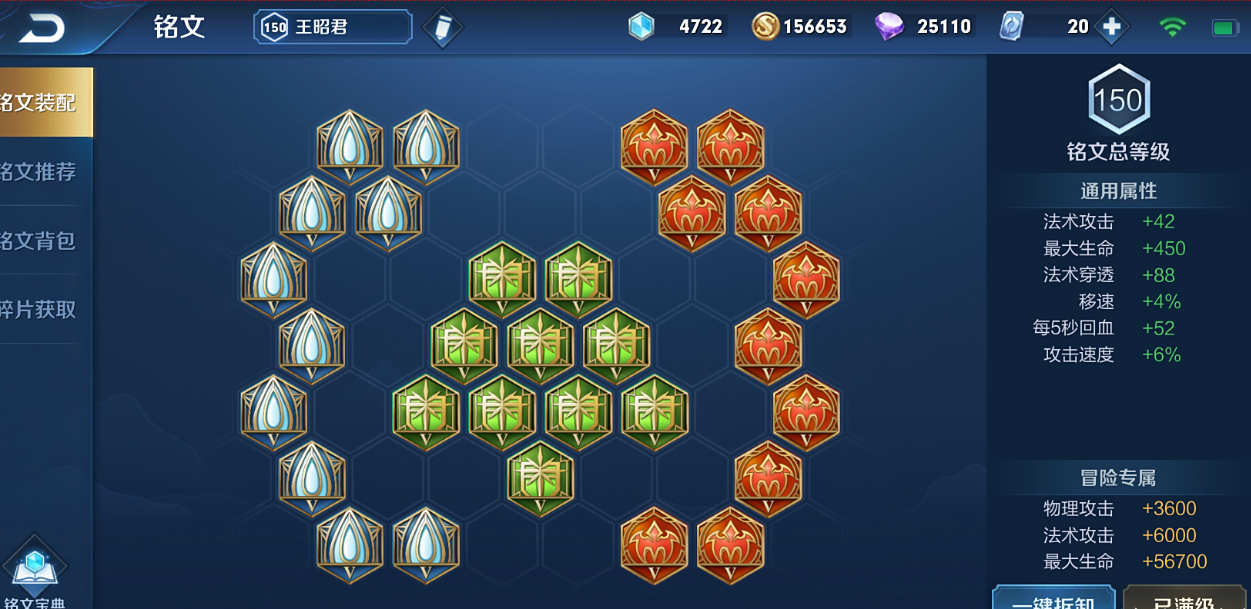
Task: Select the lowest single green rune
Action: tap(540, 477)
